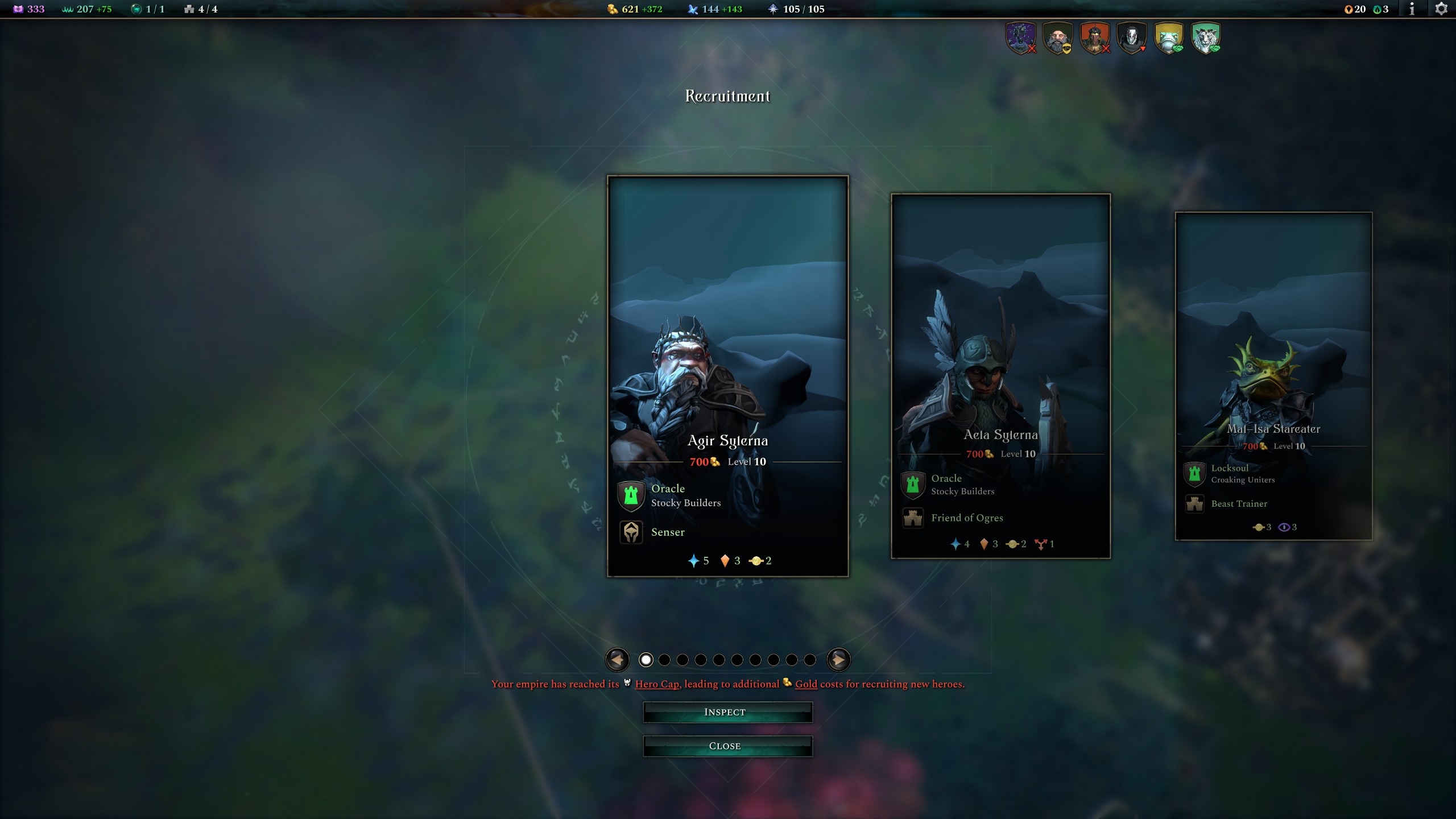
Task: Click the left arrow in the hero carousel
Action: (618, 660)
